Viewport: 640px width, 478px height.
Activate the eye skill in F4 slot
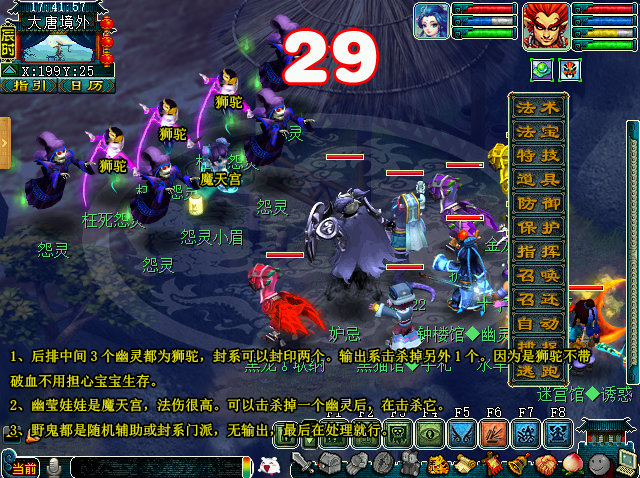coord(429,433)
